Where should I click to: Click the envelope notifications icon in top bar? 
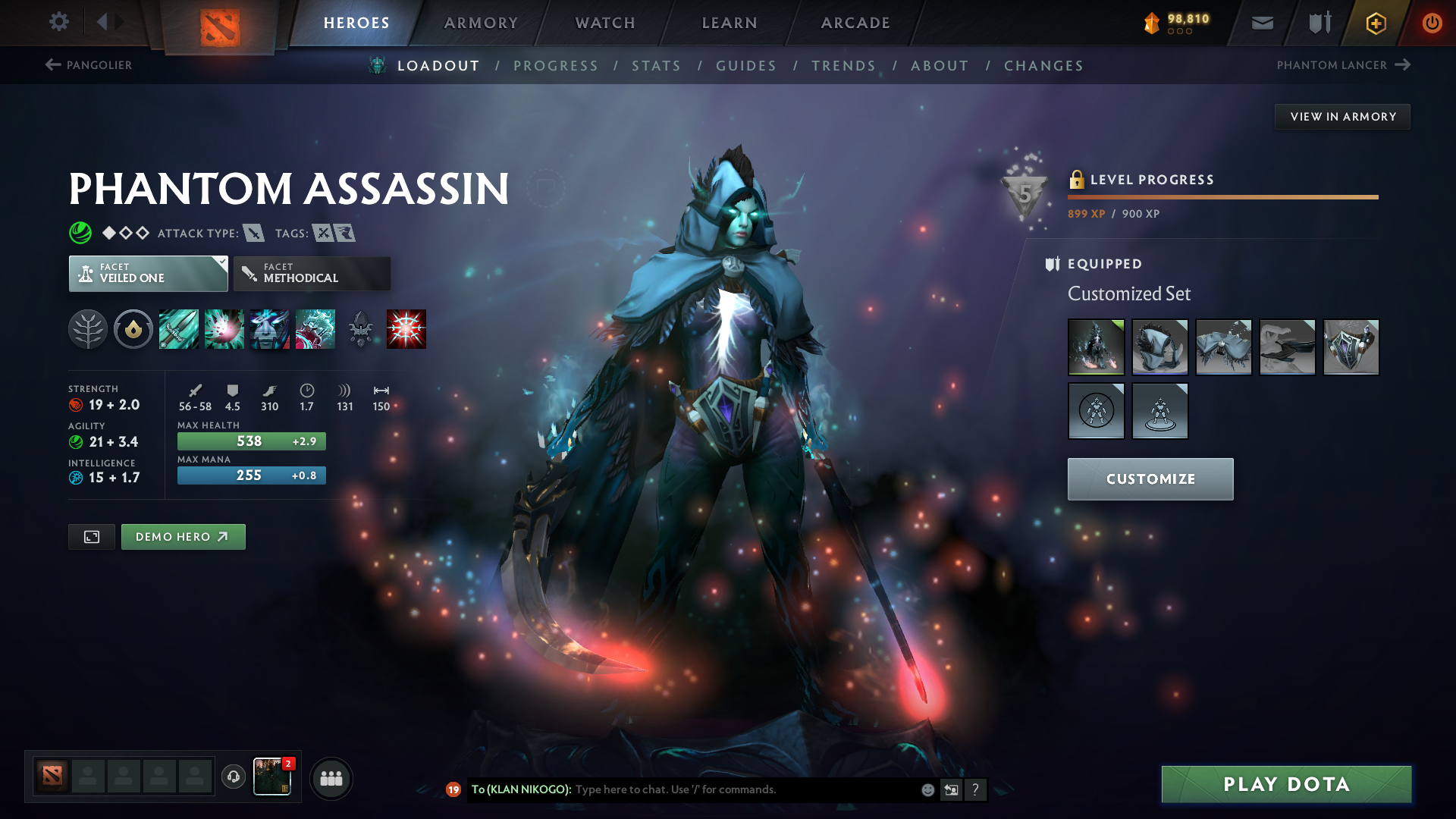[x=1261, y=23]
